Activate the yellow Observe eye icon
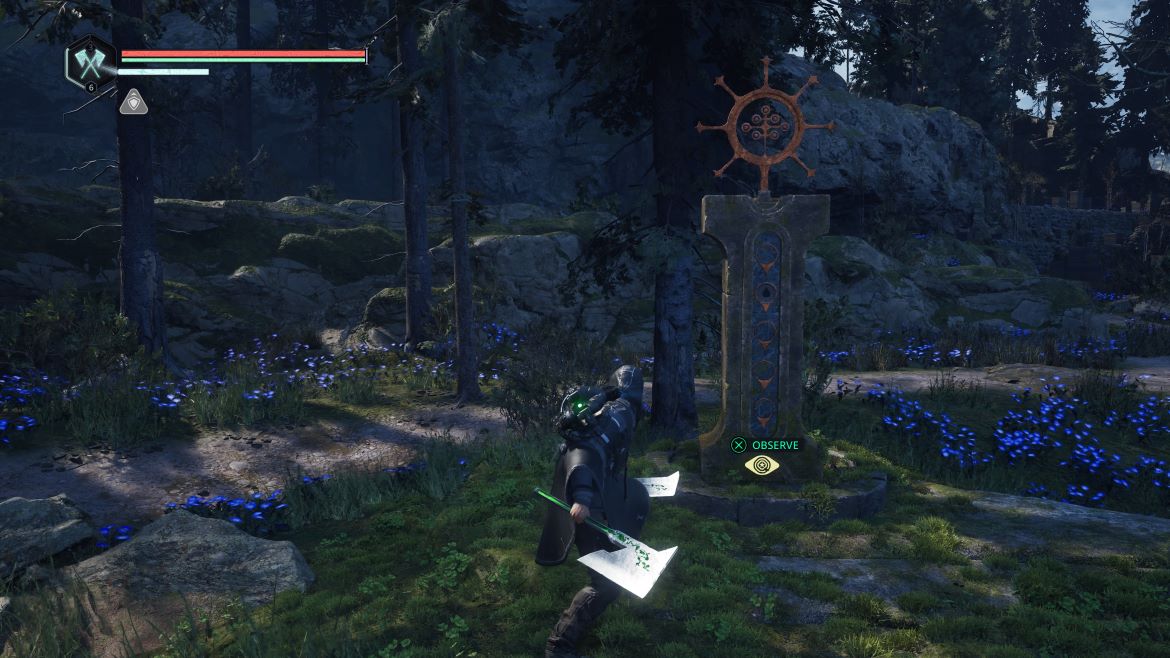Image resolution: width=1170 pixels, height=658 pixels. tap(762, 465)
